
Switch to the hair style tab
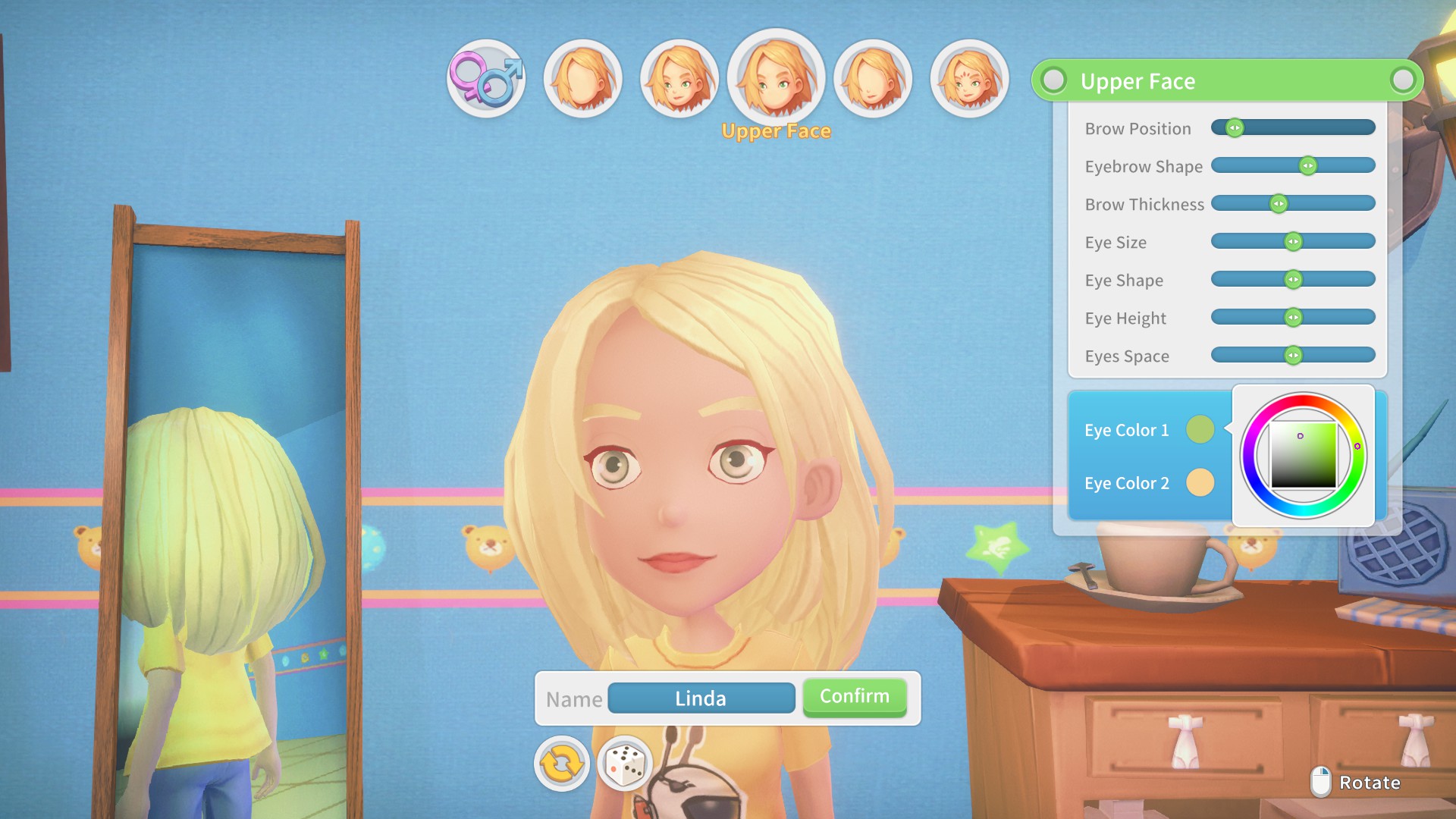point(582,79)
